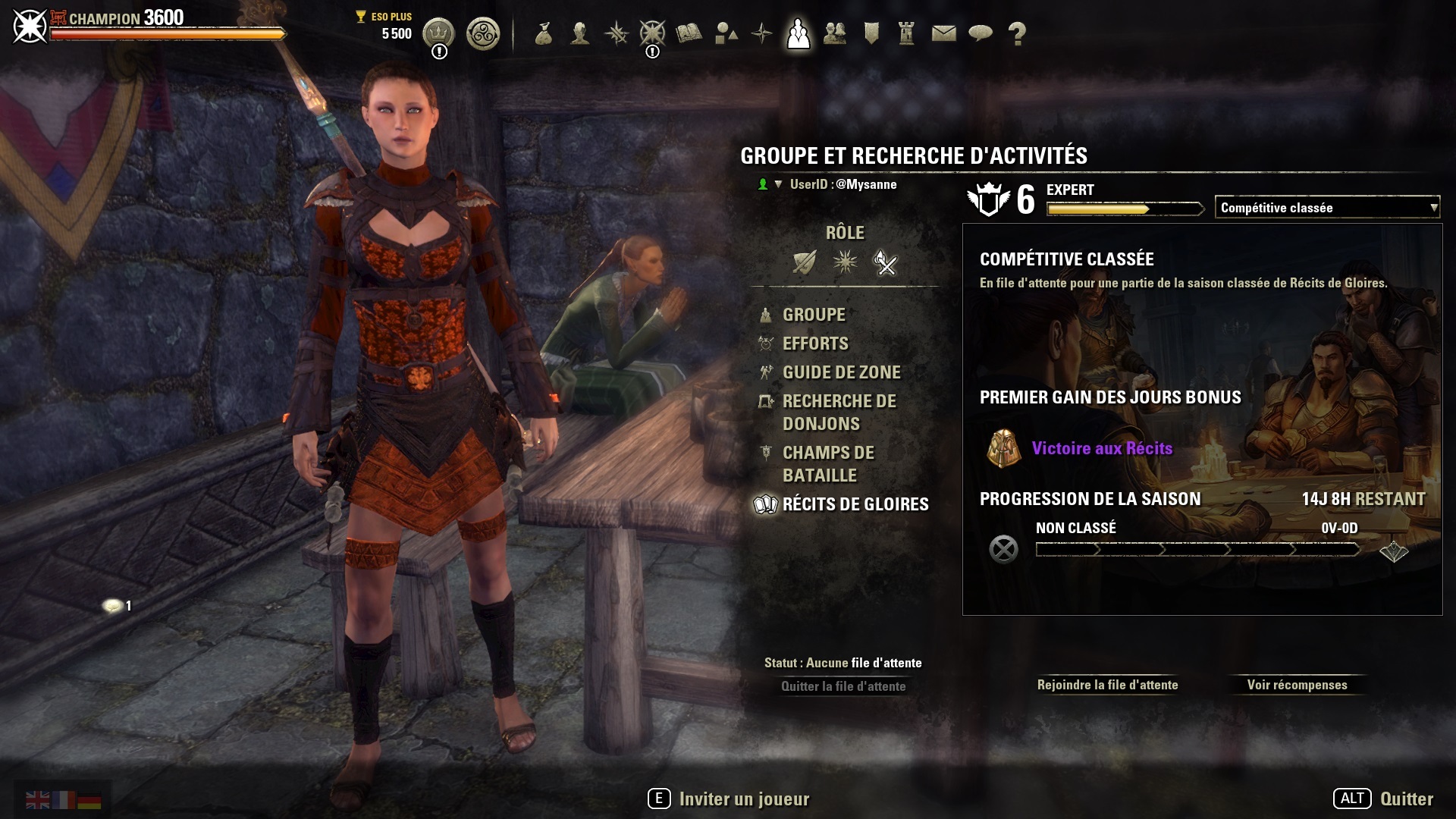Click the Victoire aux Récits reward
This screenshot has width=1456, height=819.
pos(1101,448)
